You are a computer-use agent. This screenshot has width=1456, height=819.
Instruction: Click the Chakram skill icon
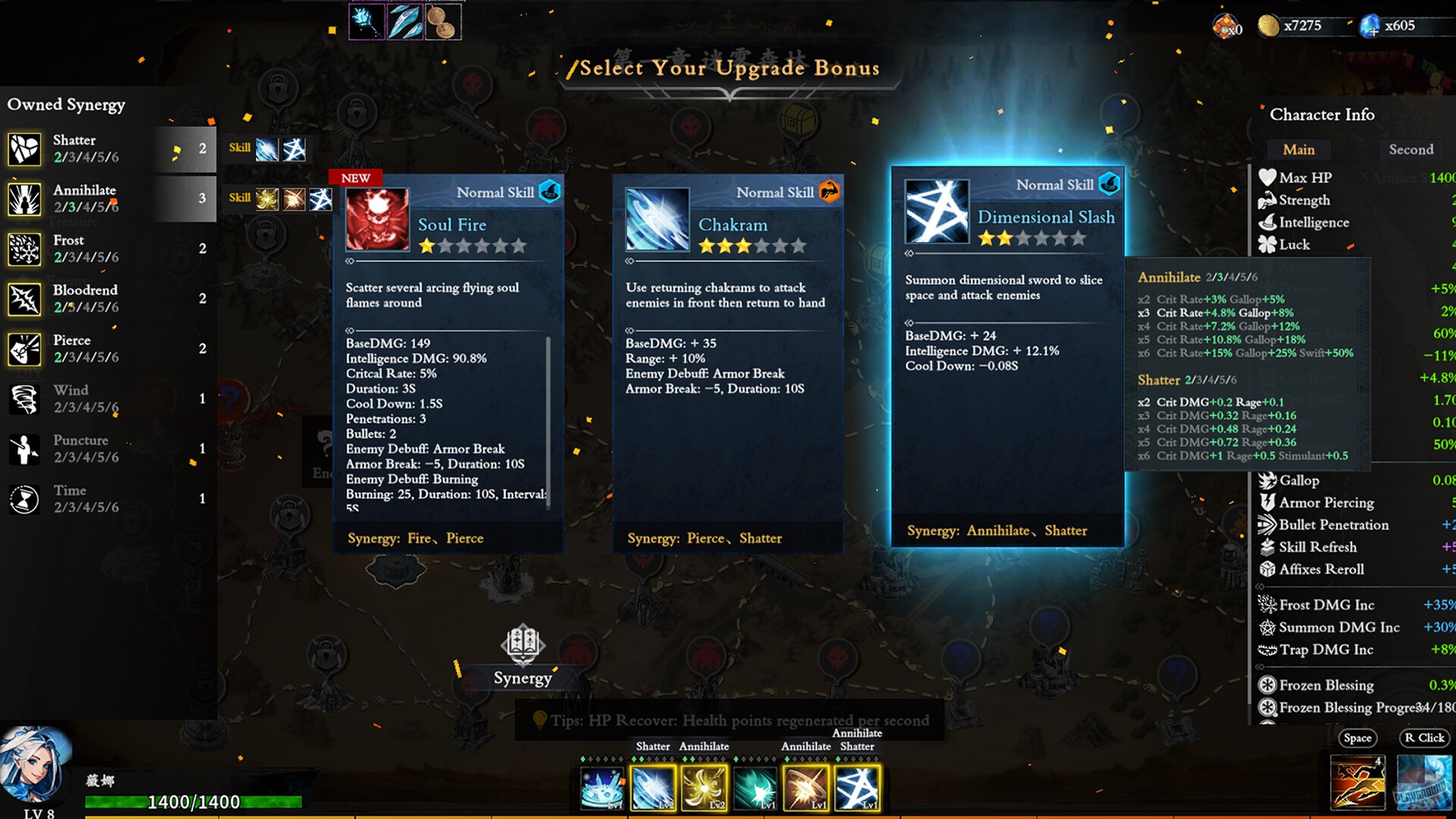click(x=657, y=219)
